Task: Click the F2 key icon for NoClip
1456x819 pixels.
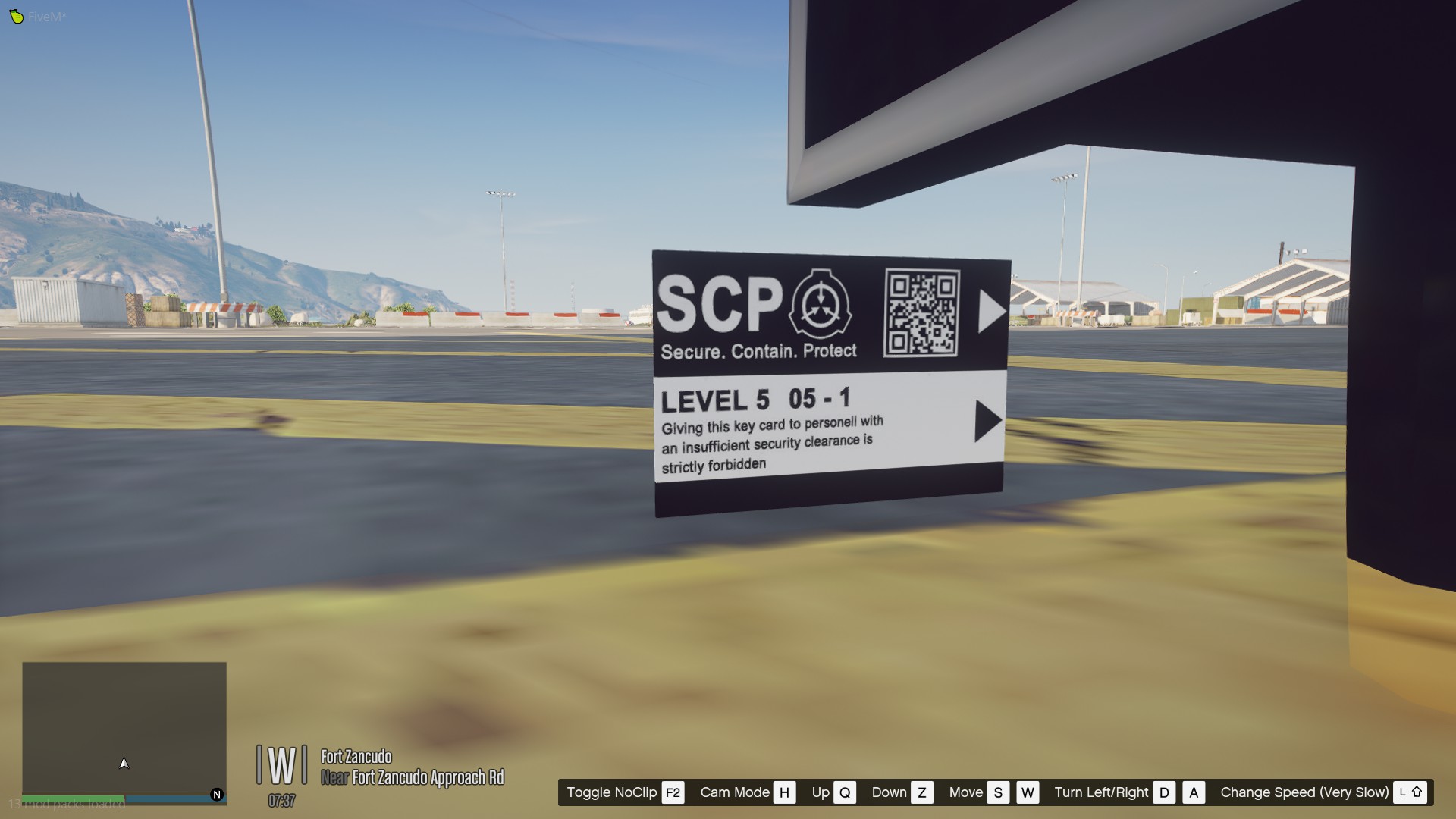Action: point(672,792)
